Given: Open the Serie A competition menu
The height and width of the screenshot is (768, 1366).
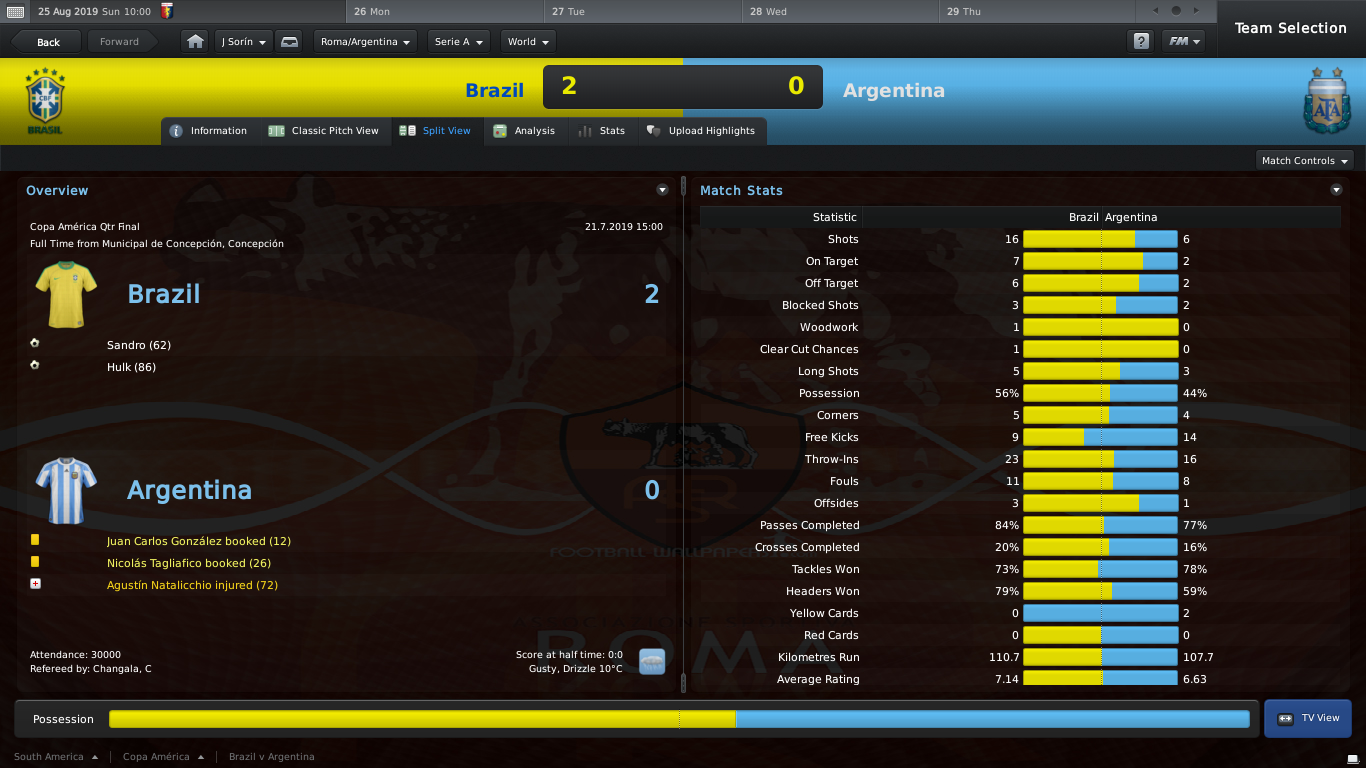Looking at the screenshot, I should [458, 42].
